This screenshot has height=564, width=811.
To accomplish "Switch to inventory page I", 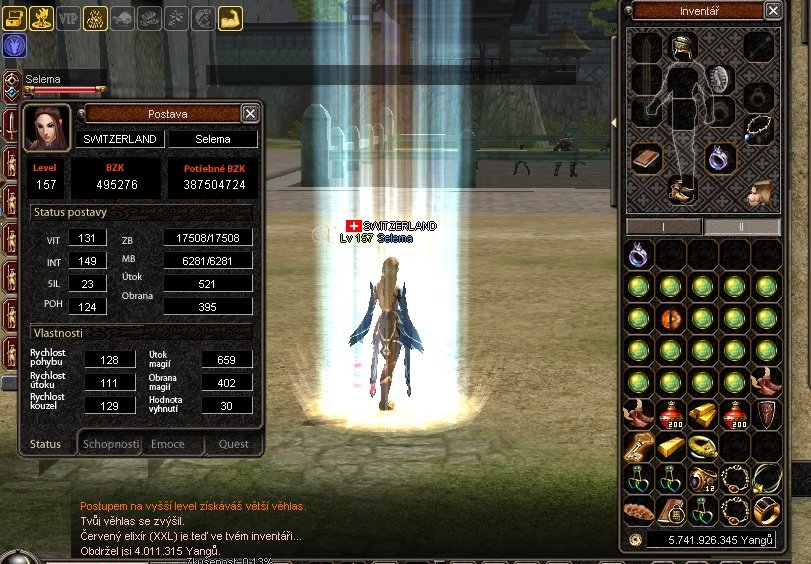I will (x=664, y=227).
